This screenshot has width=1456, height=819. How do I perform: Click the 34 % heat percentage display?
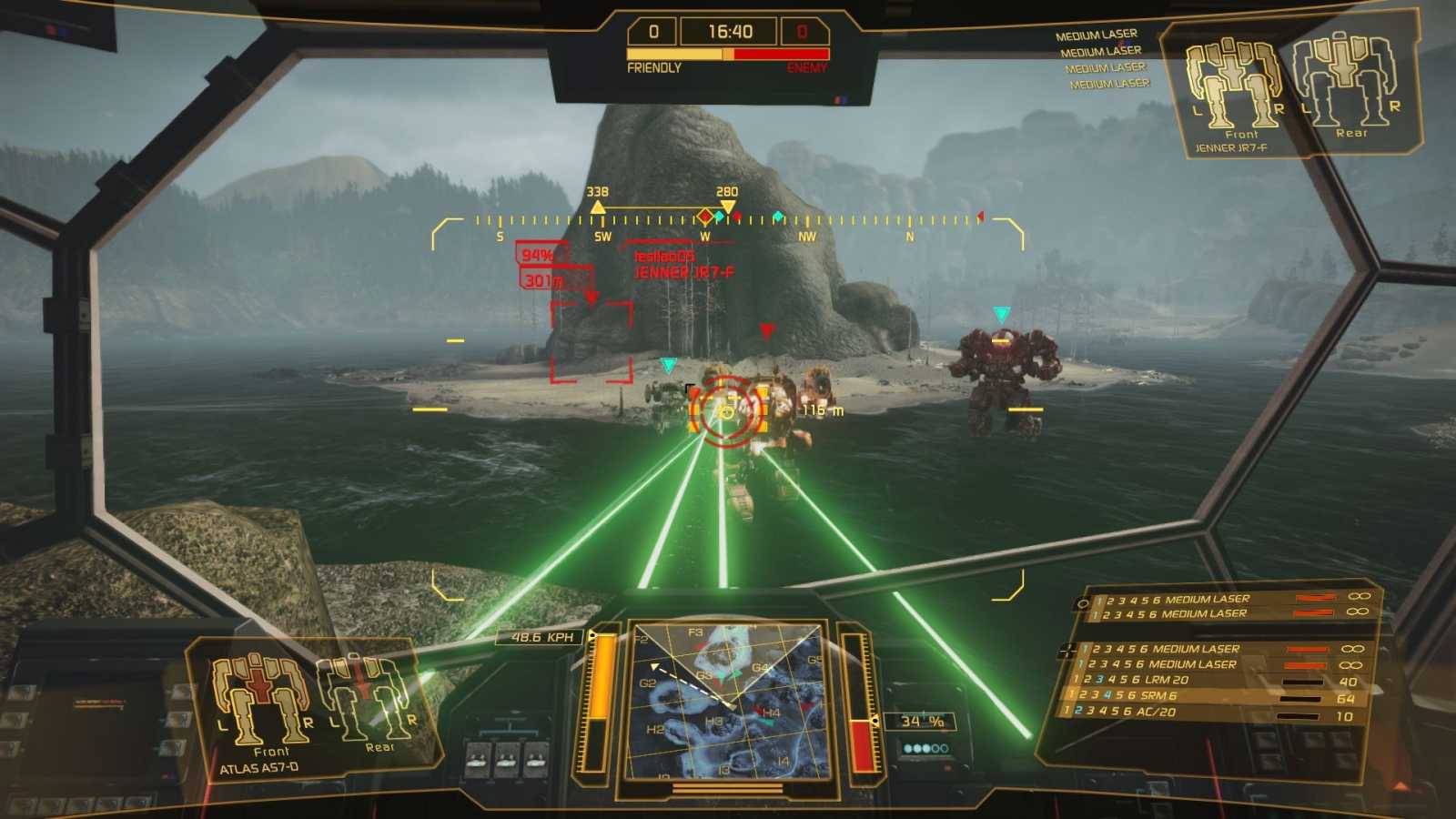920,722
